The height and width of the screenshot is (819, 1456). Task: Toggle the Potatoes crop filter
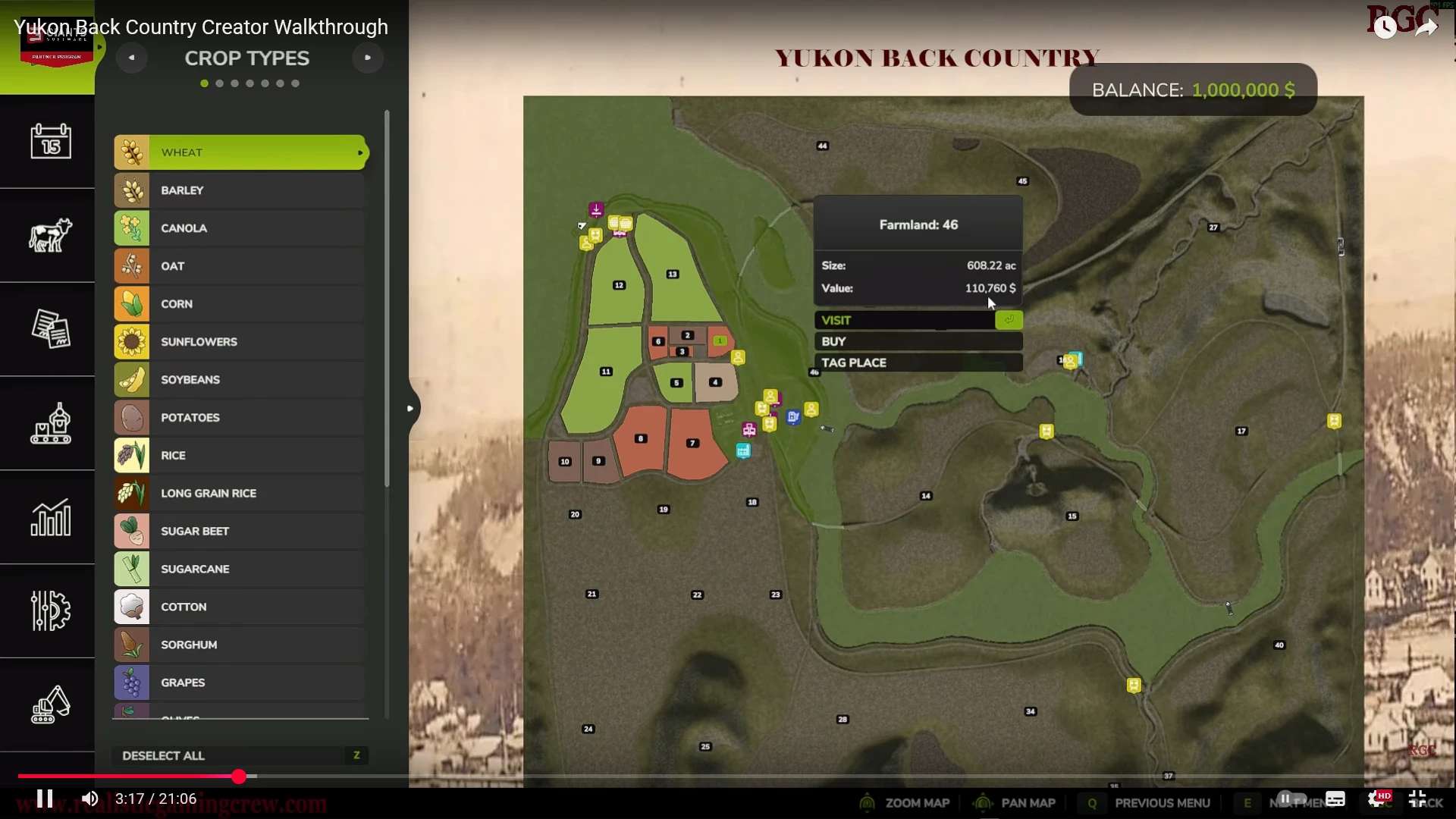point(240,418)
